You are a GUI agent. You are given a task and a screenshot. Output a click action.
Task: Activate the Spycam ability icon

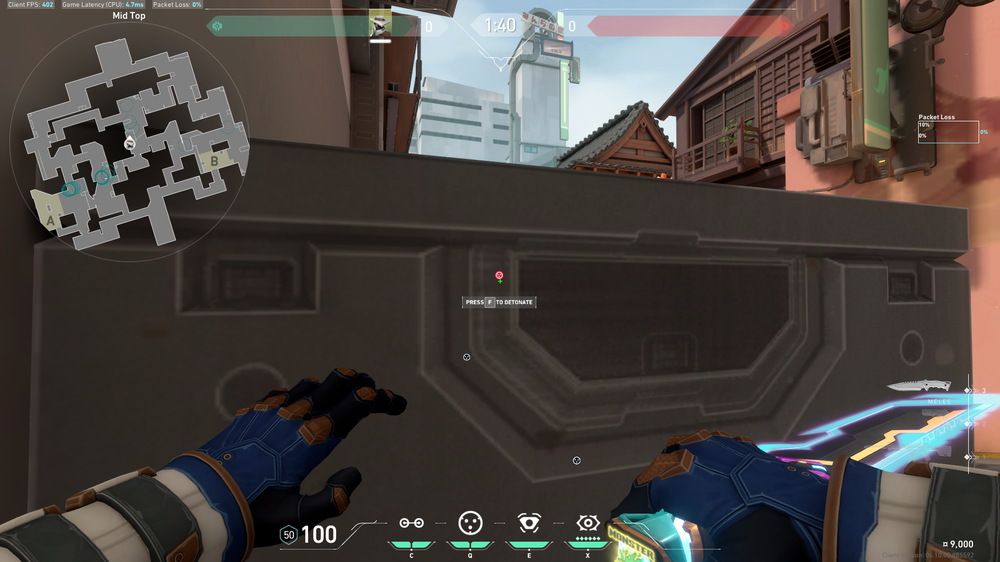coord(528,522)
